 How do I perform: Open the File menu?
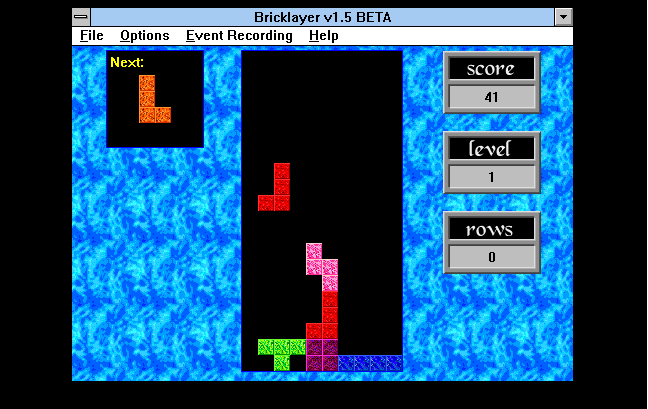[91, 36]
